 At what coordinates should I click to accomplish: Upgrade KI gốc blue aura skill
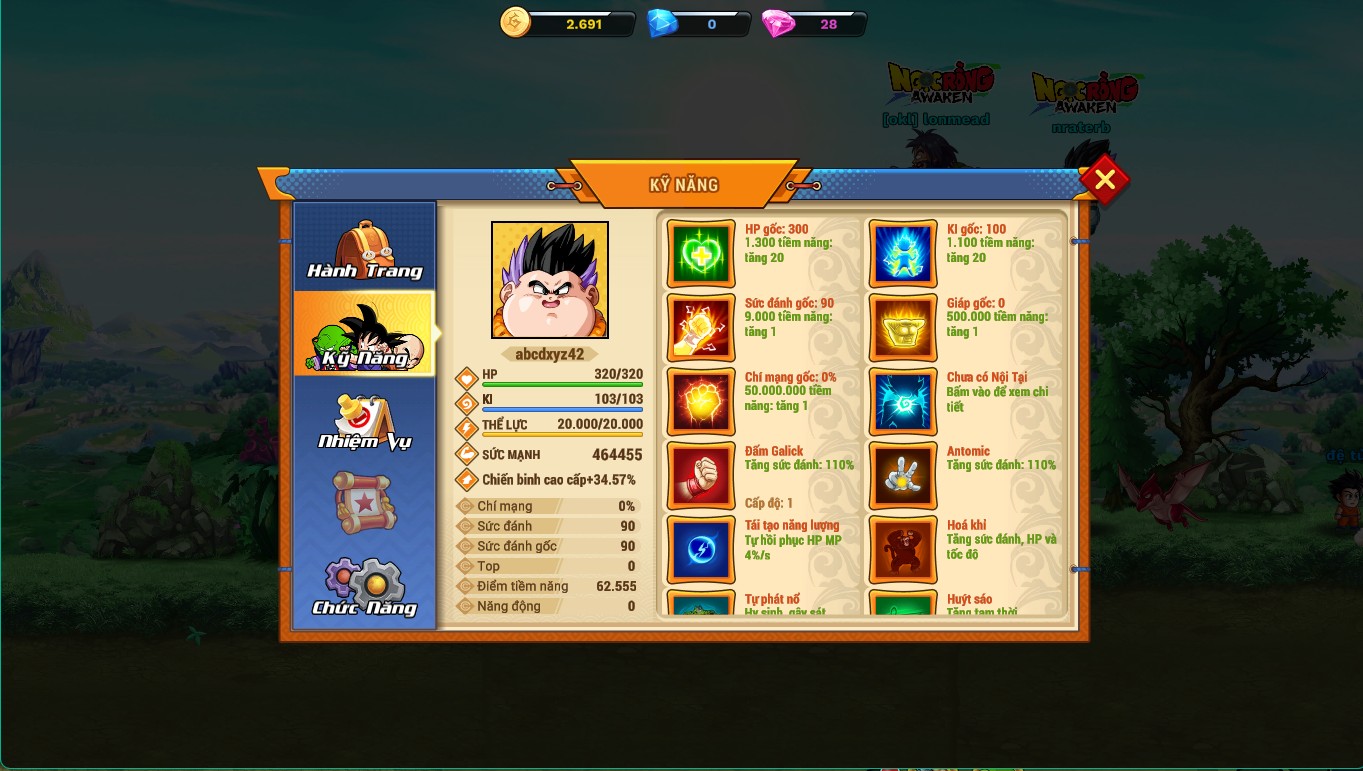coord(903,254)
